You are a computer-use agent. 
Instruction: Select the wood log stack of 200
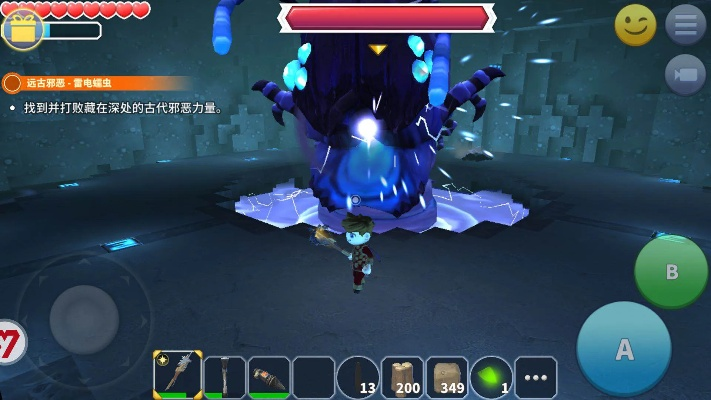(402, 377)
